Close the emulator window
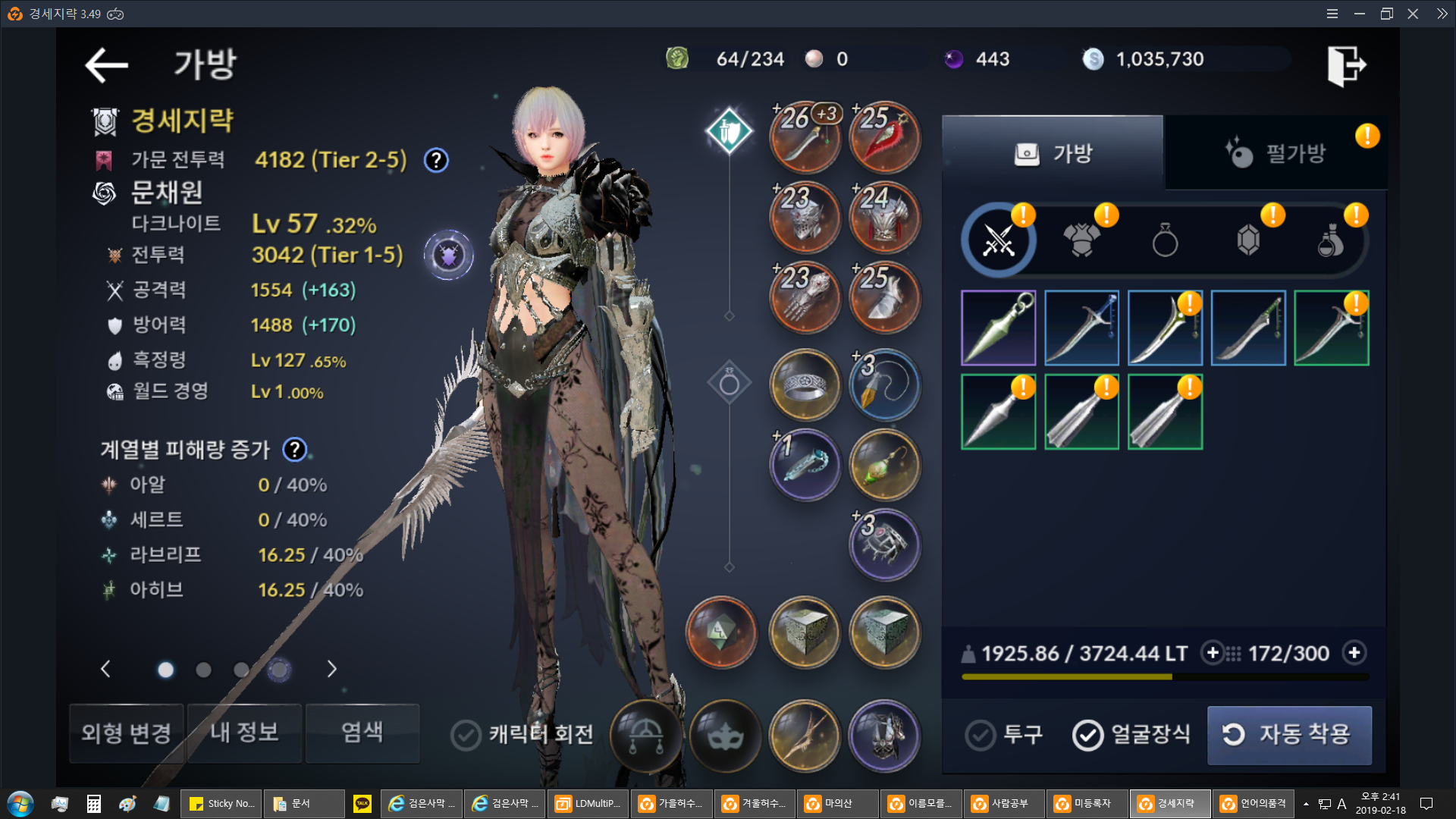Screen dimensions: 1456x819 tap(1413, 14)
